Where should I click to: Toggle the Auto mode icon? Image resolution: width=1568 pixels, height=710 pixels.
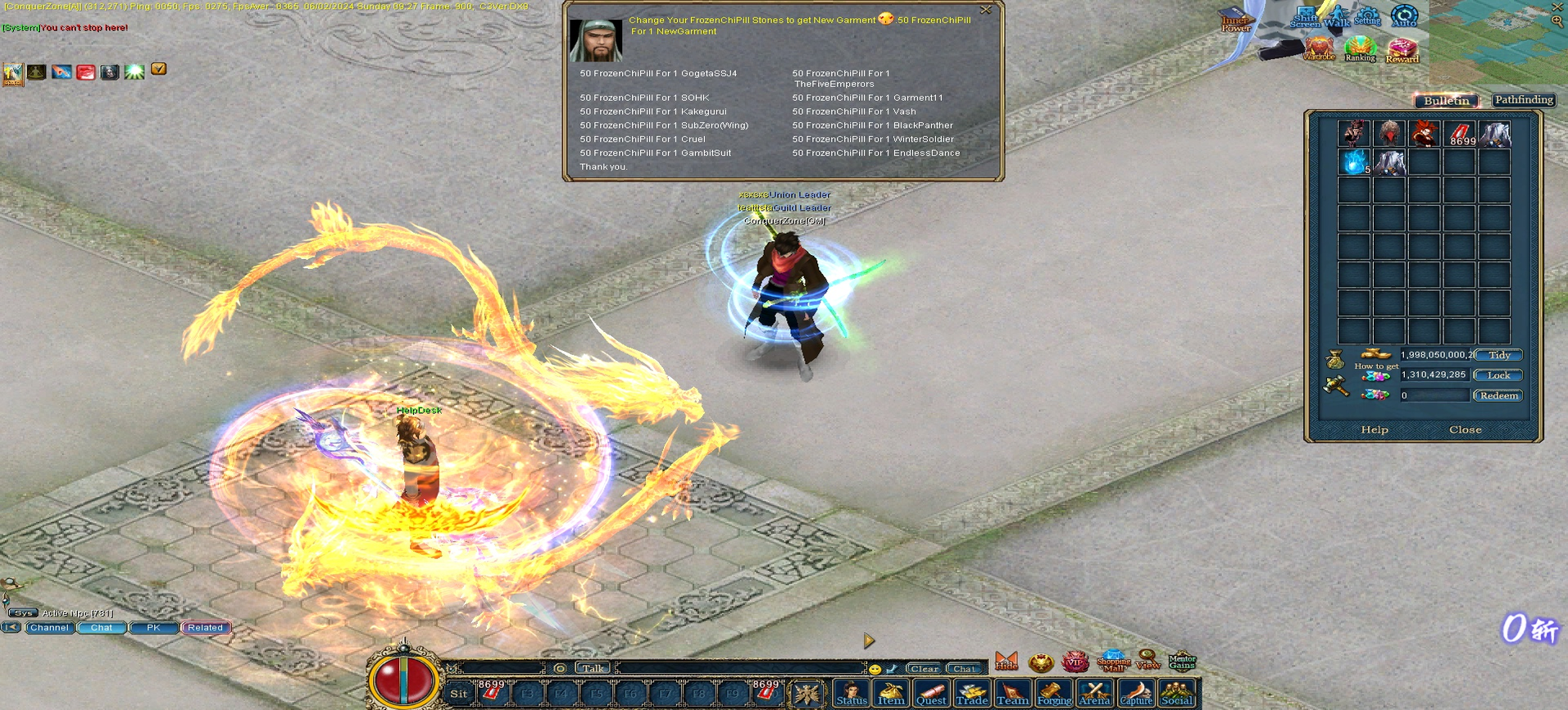[x=1404, y=16]
